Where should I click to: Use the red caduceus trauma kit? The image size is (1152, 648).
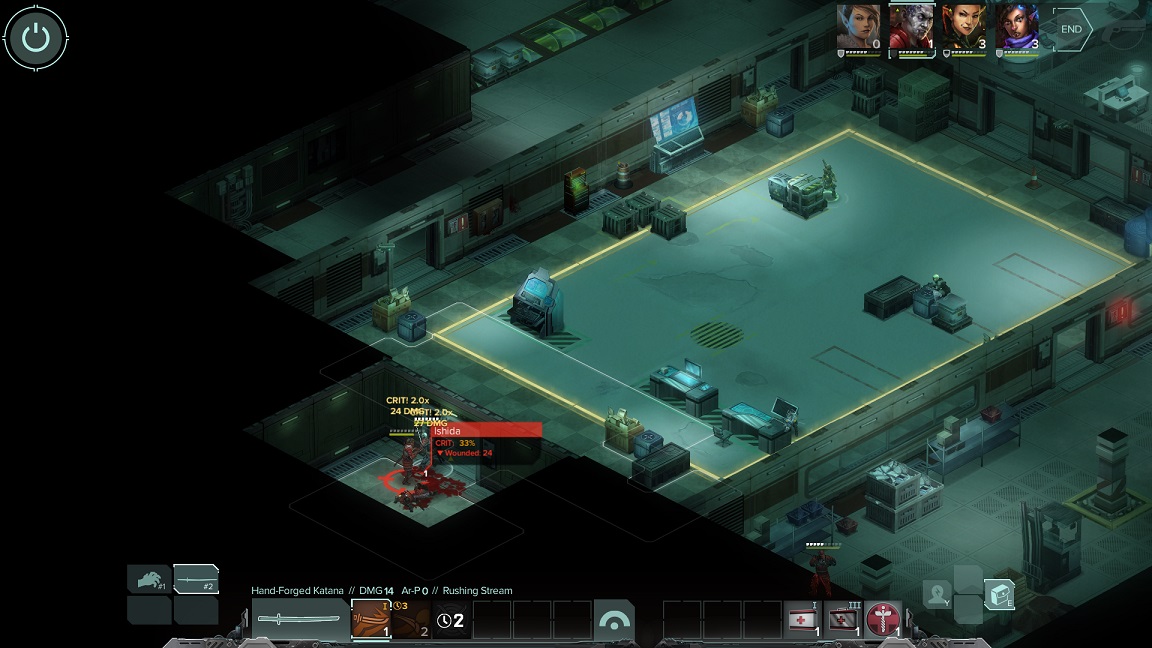(882, 620)
